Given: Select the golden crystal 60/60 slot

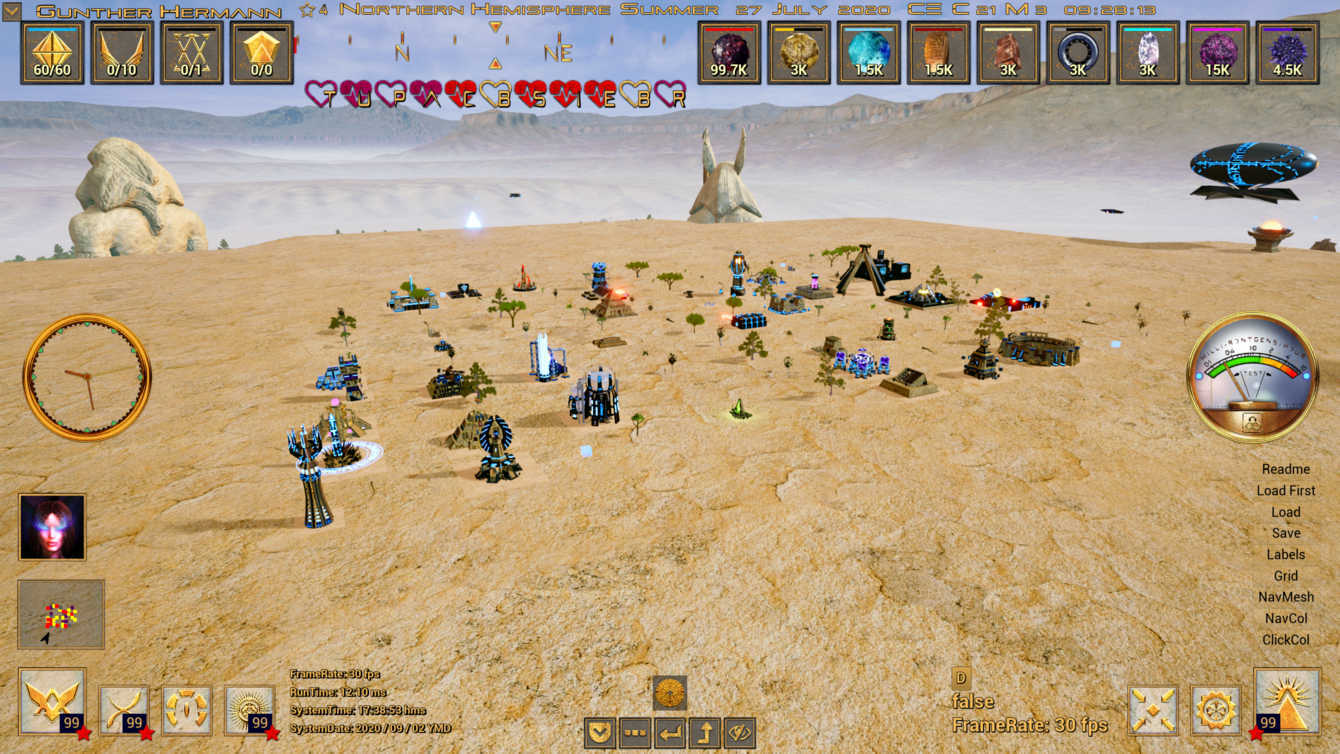Looking at the screenshot, I should click(52, 52).
